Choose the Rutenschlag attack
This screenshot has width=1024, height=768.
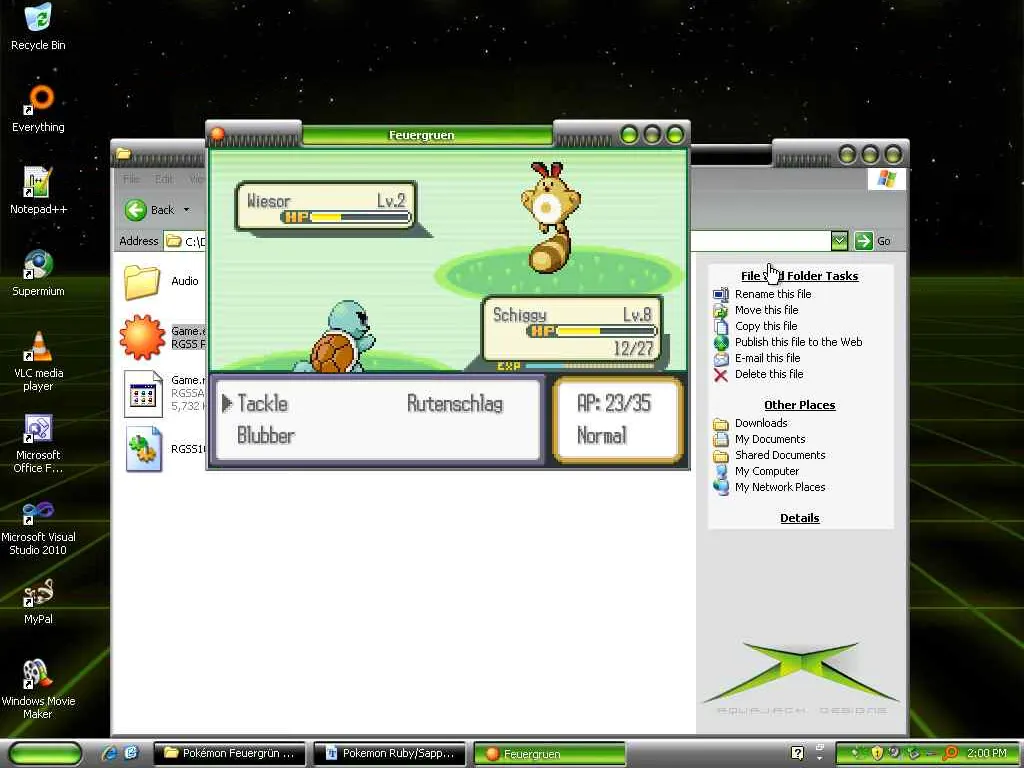[x=455, y=404]
